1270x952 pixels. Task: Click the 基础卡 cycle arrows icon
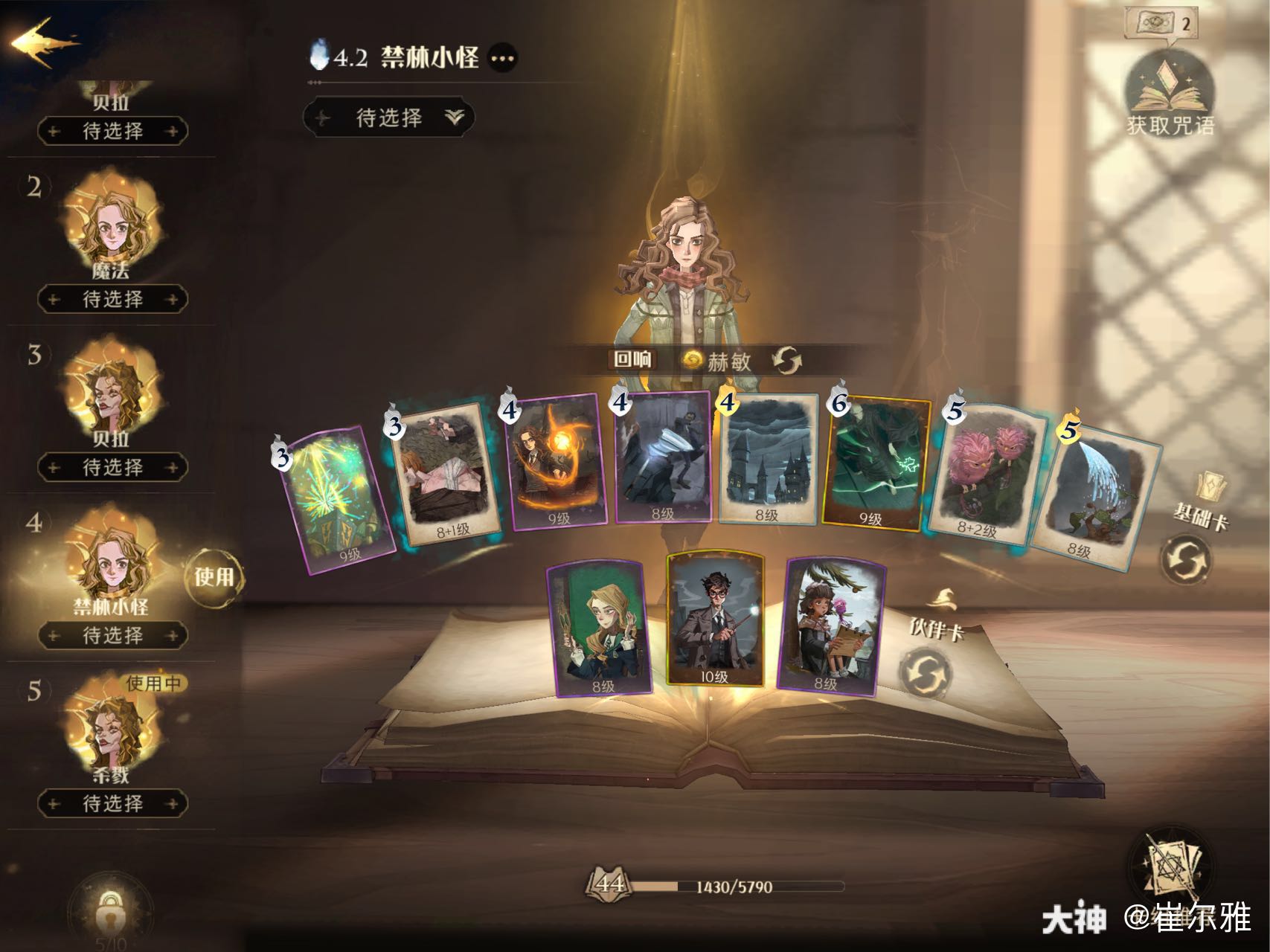coord(1191,559)
